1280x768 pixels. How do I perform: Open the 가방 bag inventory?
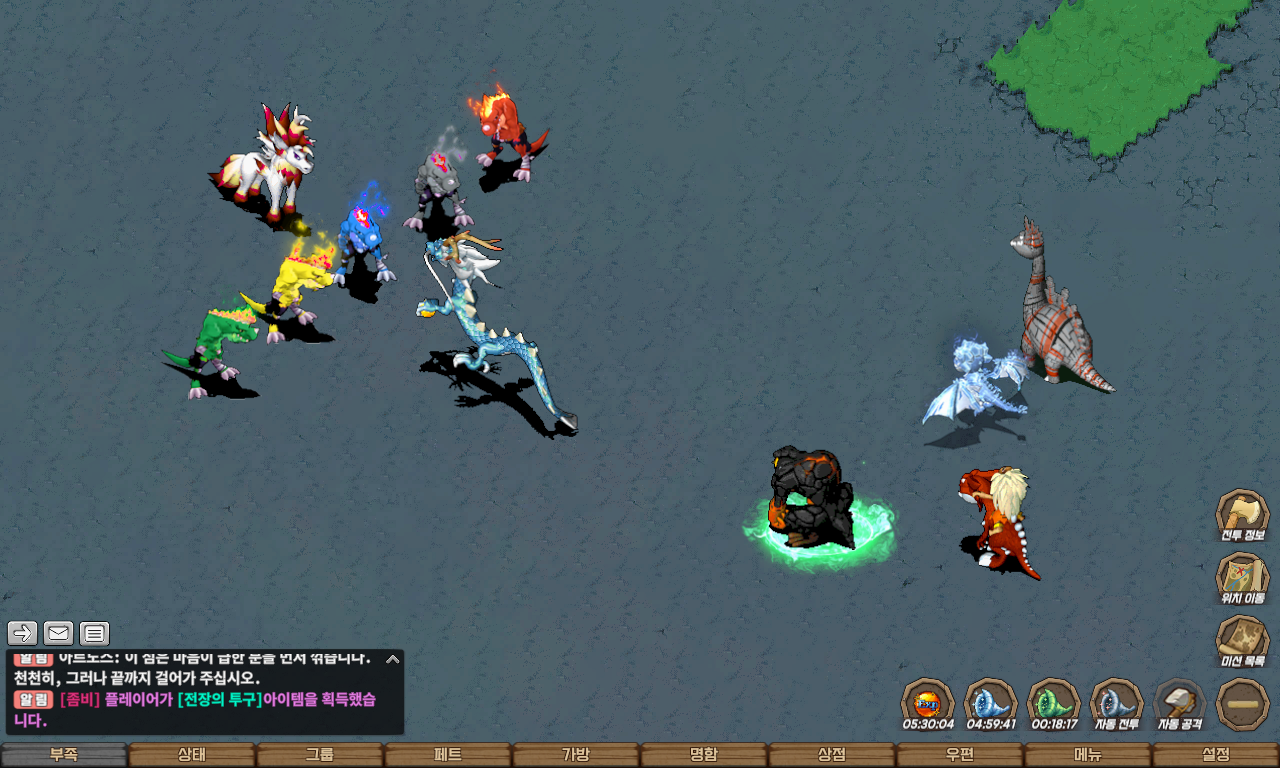pos(576,755)
